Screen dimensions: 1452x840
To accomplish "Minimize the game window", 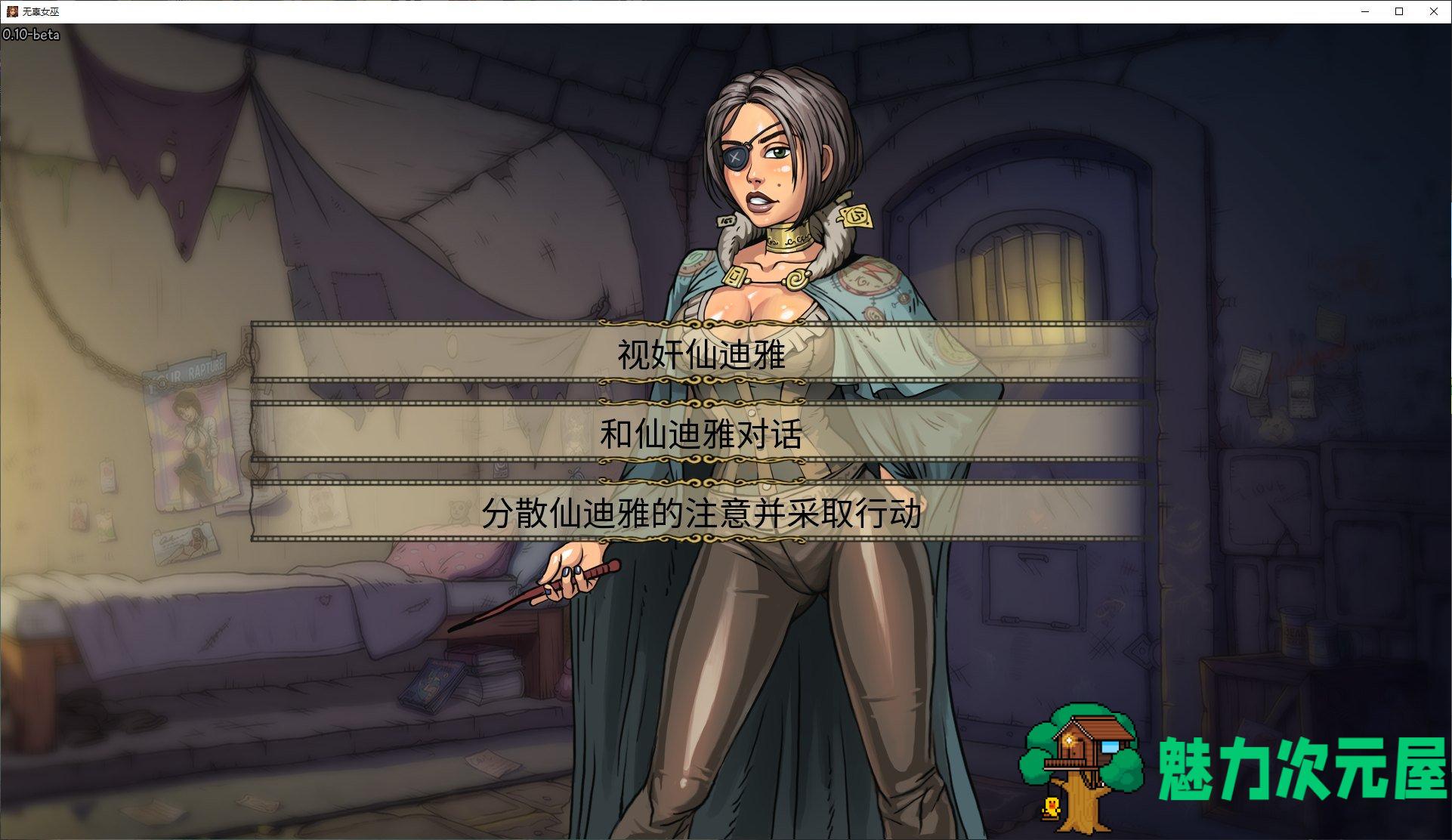I will click(1365, 11).
